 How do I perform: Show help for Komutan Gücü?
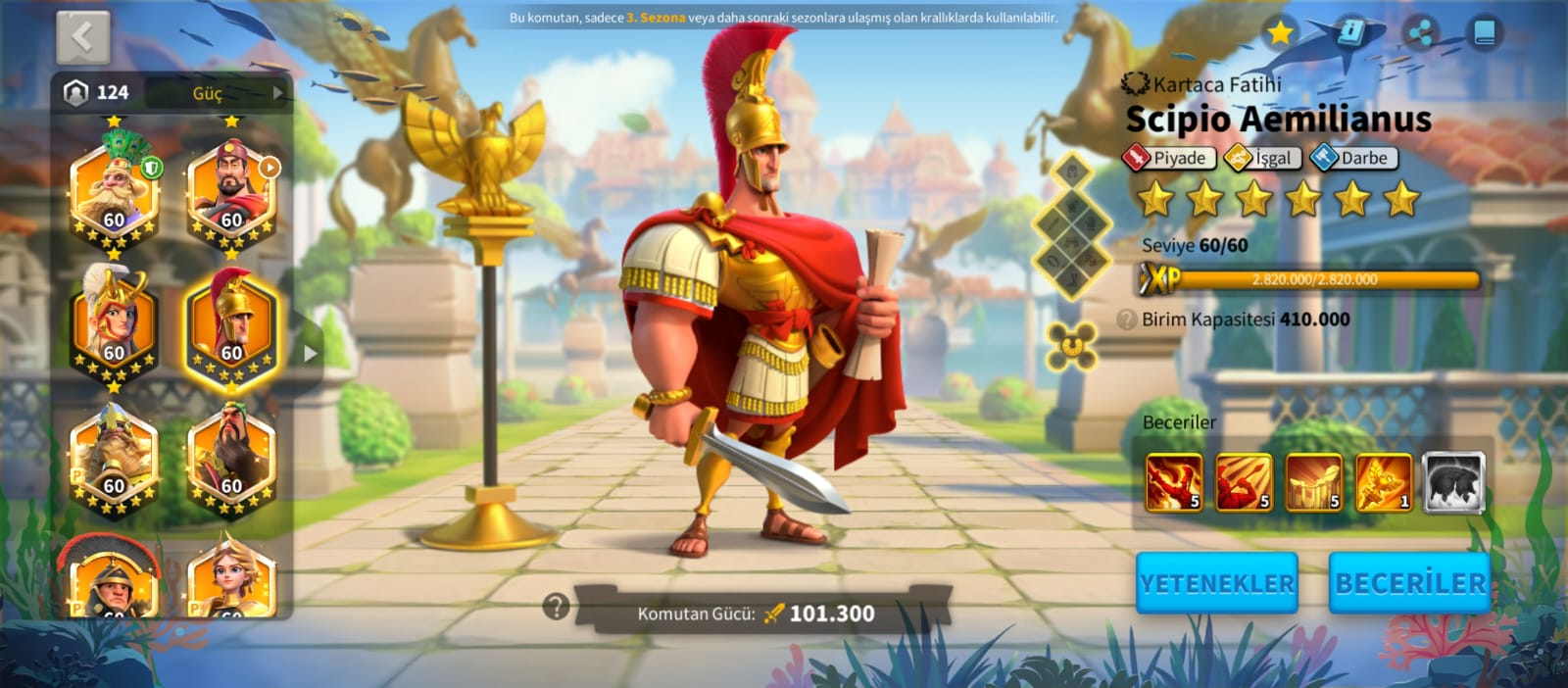(556, 607)
